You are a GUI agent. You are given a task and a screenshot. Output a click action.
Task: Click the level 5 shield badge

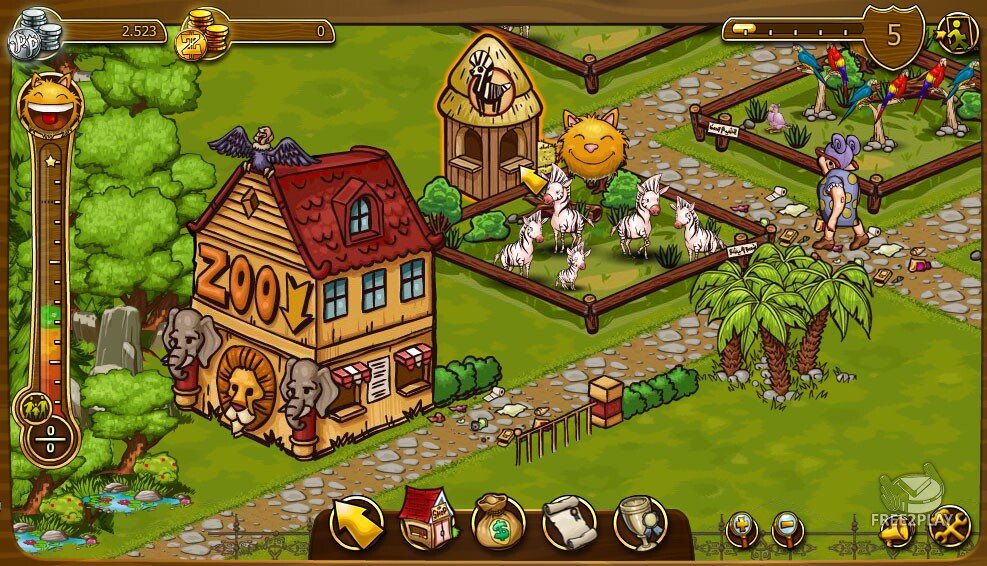[x=893, y=36]
